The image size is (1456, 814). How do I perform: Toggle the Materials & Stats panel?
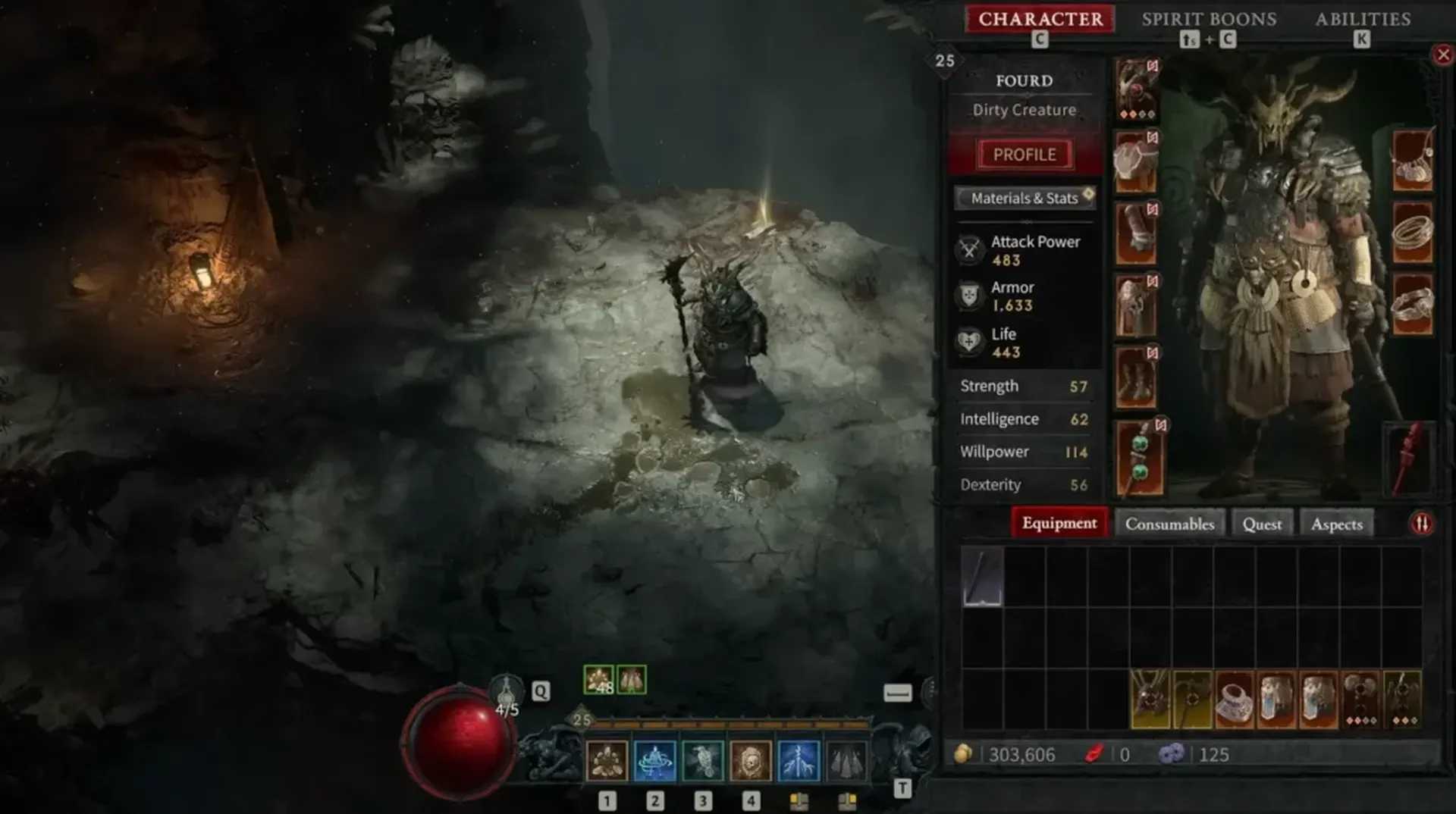point(1024,198)
